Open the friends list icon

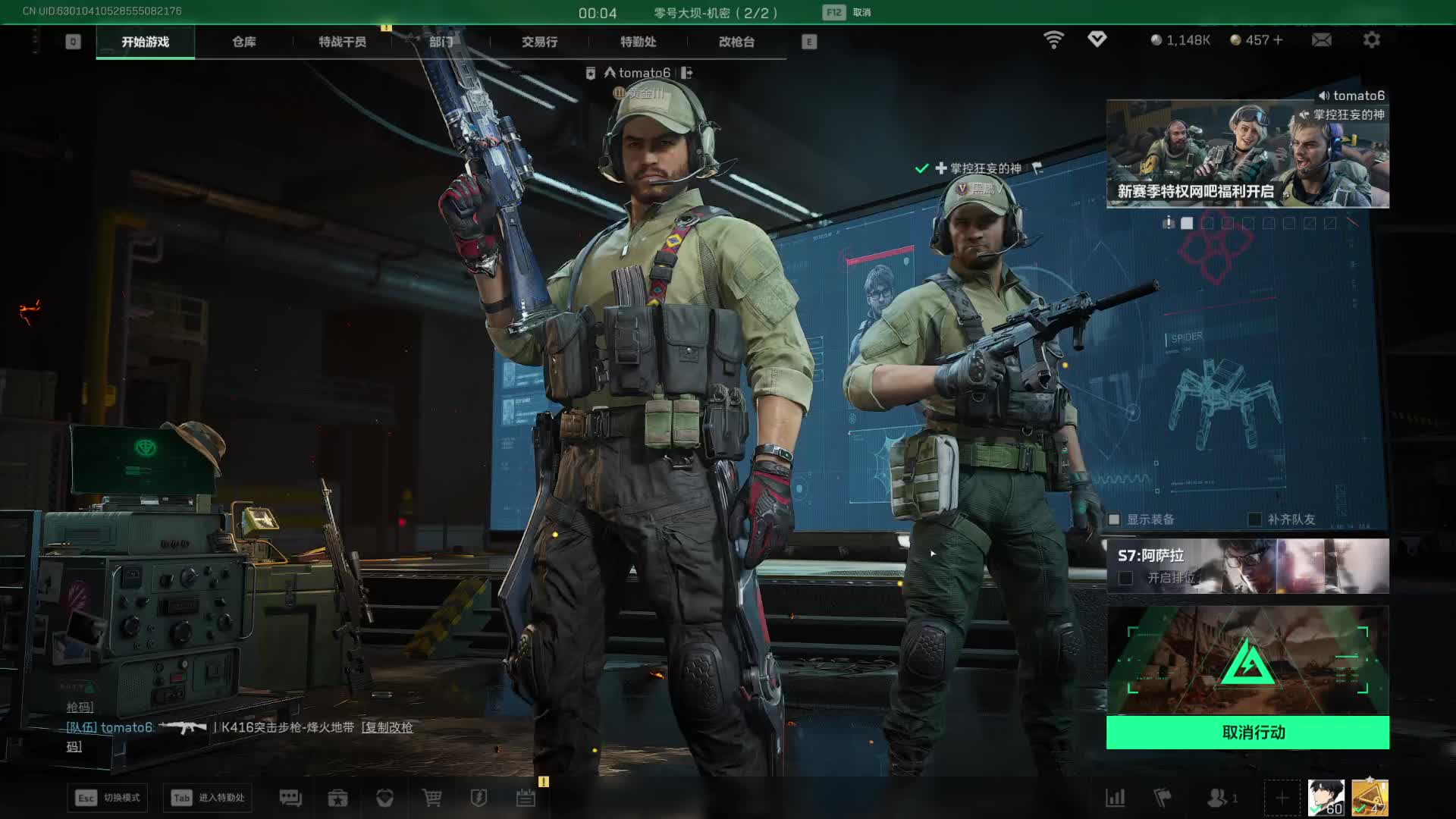[x=1218, y=798]
